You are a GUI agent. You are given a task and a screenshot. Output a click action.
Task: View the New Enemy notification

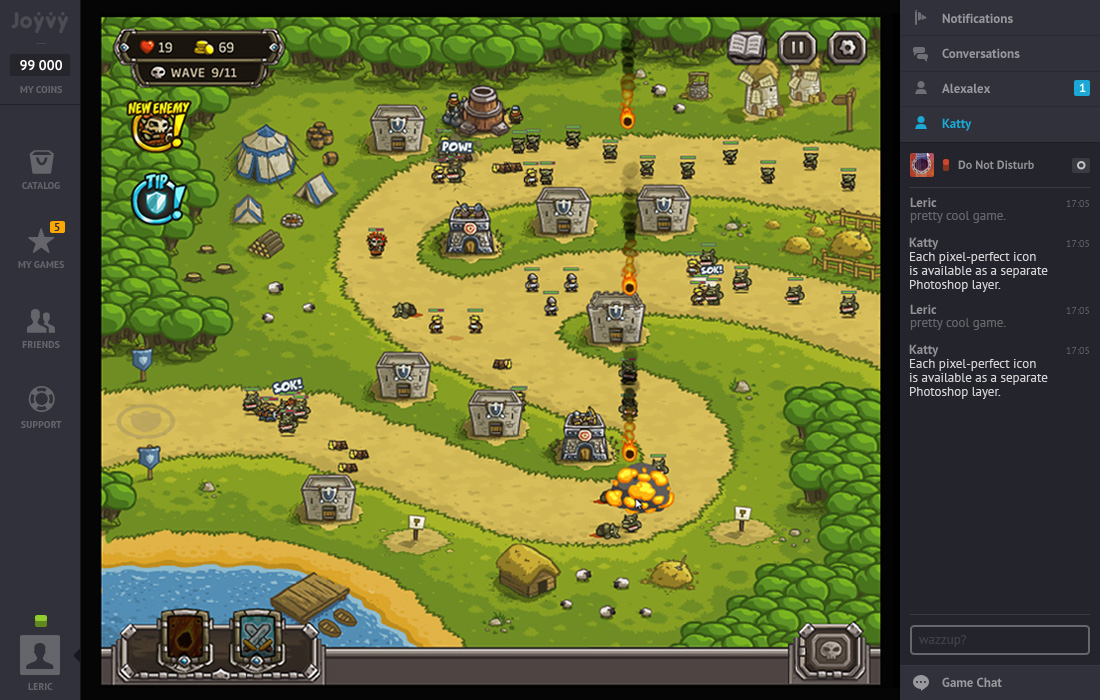[x=158, y=123]
